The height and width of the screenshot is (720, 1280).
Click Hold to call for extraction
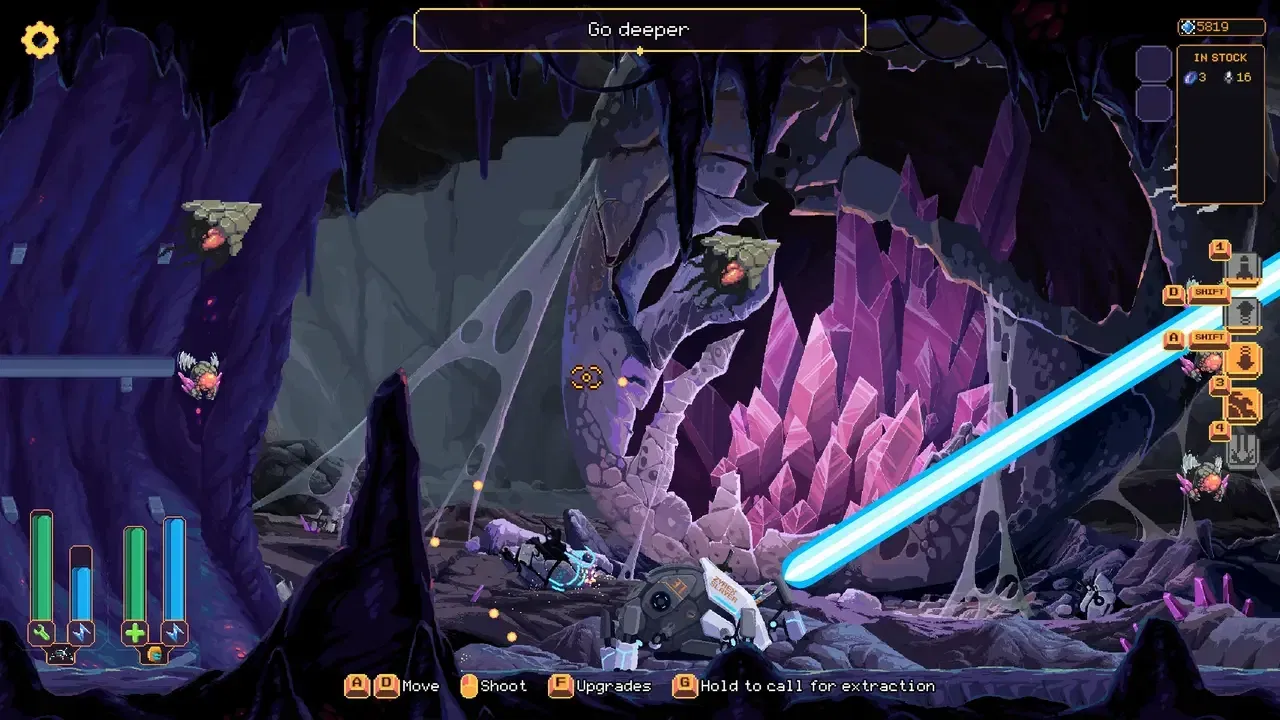(685, 686)
